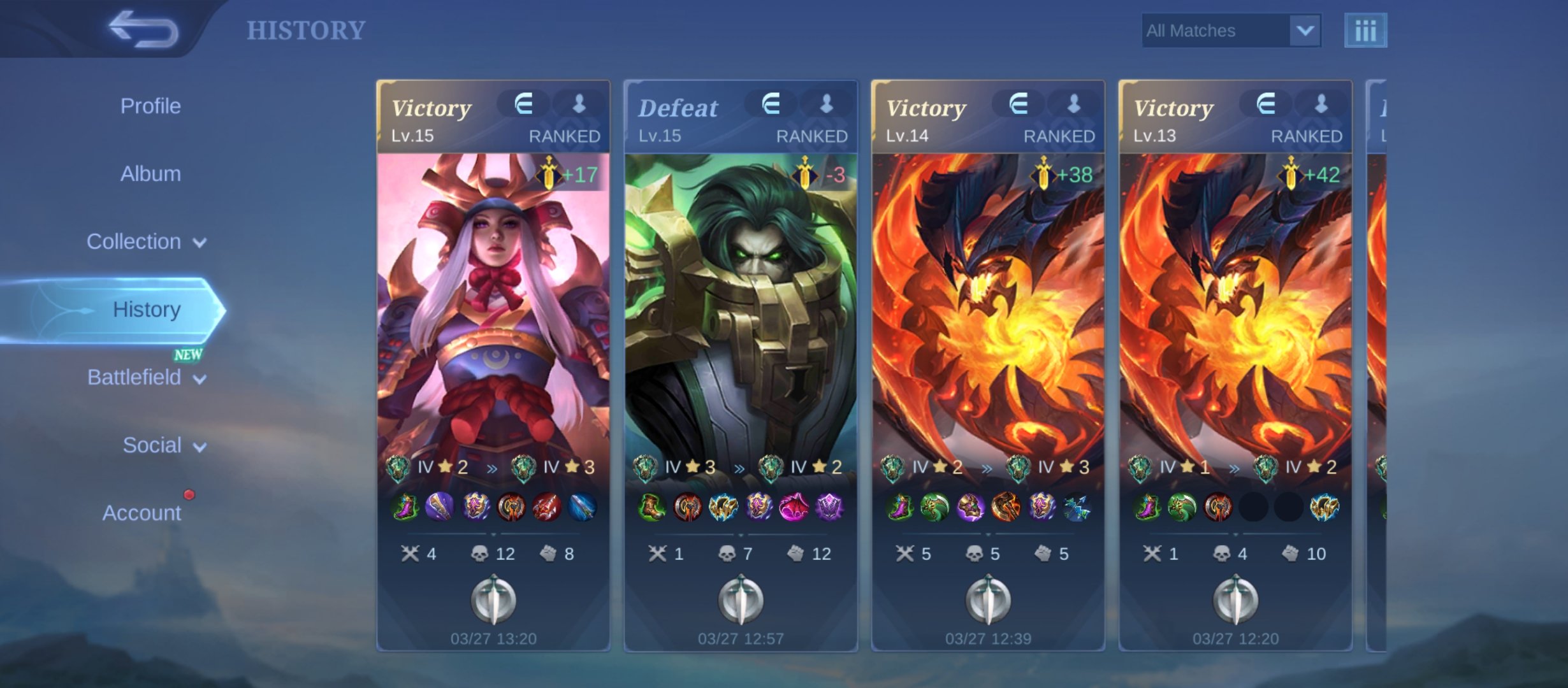Select the History tab
The image size is (1568, 688).
click(x=146, y=310)
